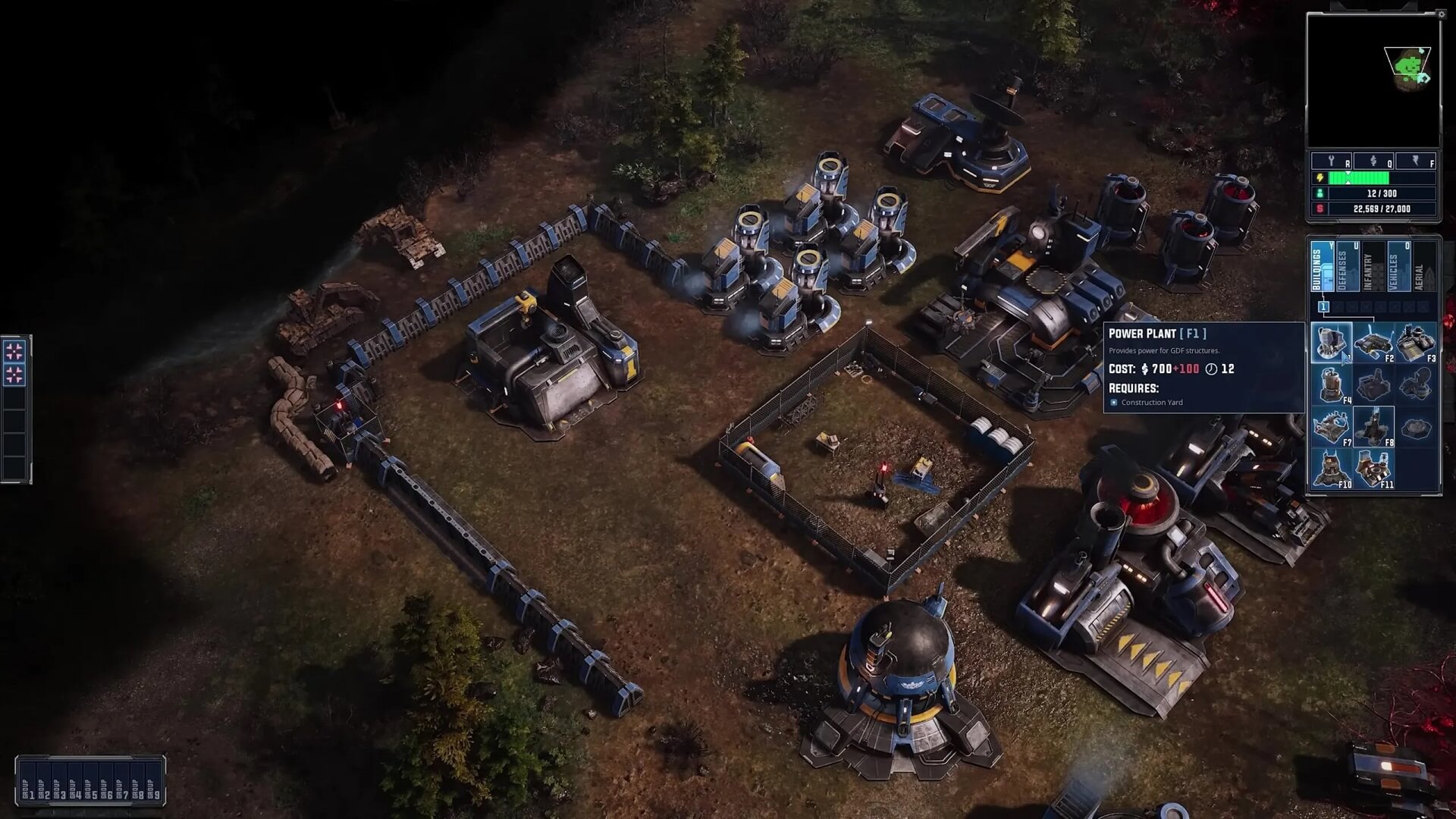Switch to the Buildings tab
The height and width of the screenshot is (819, 1456).
pyautogui.click(x=1323, y=267)
